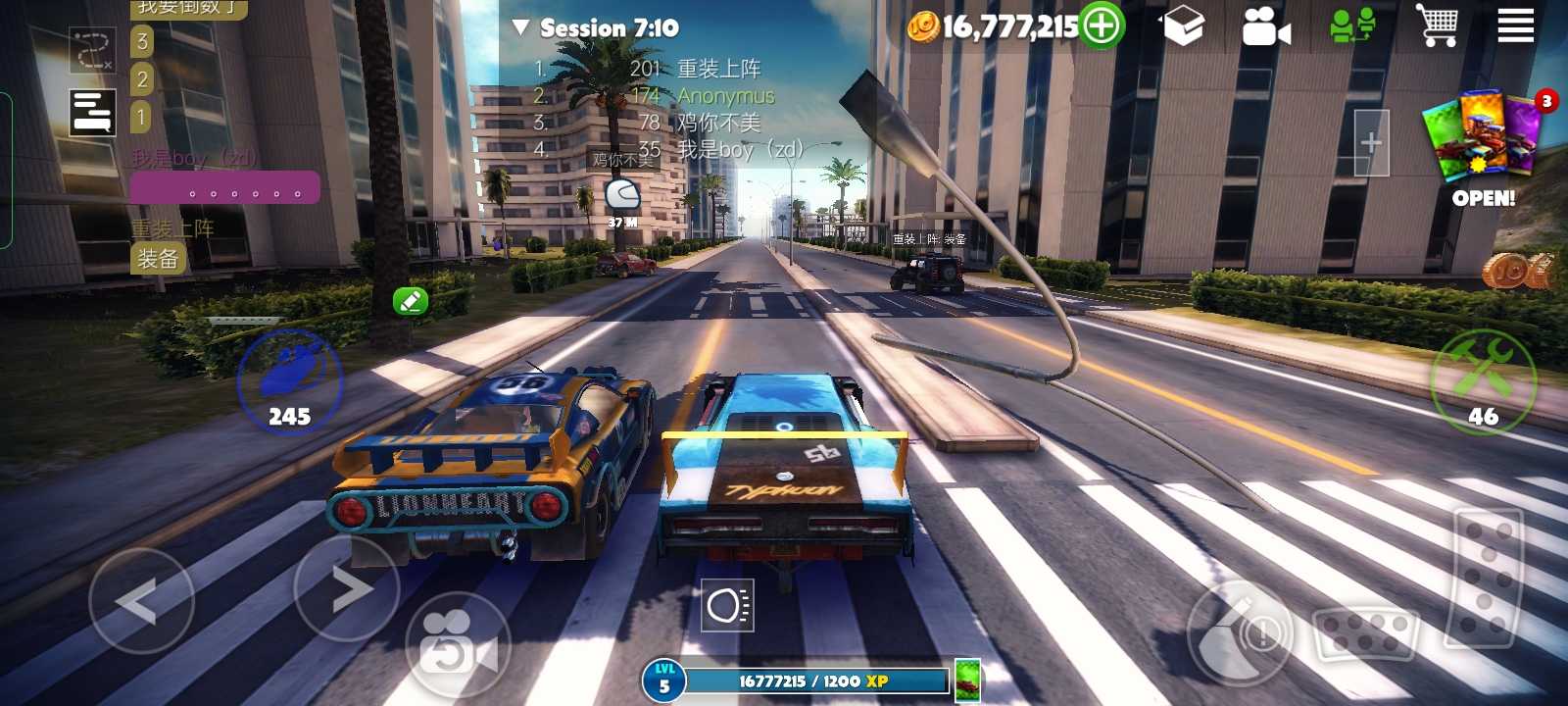Switch camera view with the camera button
The width and height of the screenshot is (1568, 706).
tap(457, 643)
